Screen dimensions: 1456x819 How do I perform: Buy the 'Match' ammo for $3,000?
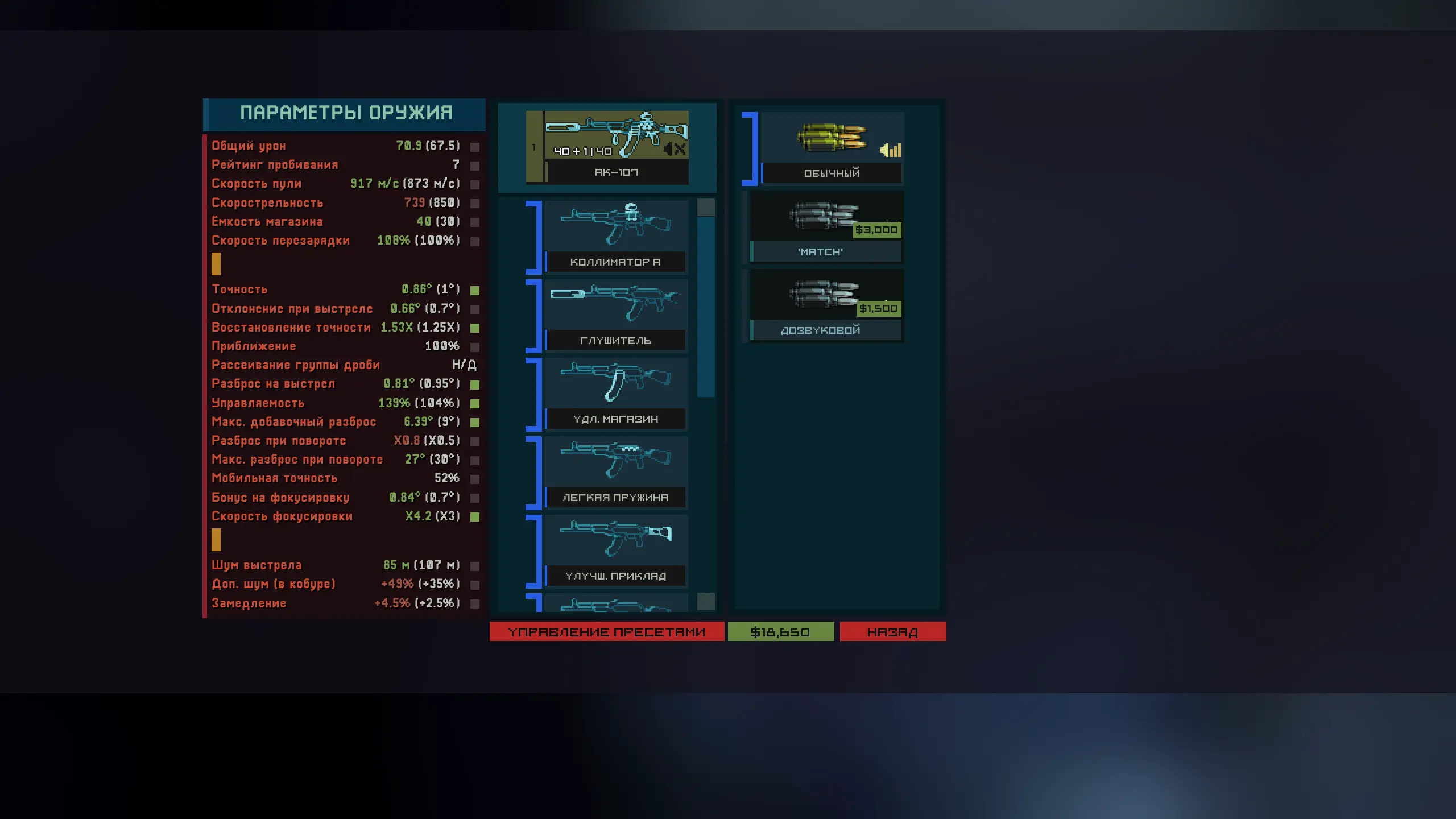(x=826, y=226)
